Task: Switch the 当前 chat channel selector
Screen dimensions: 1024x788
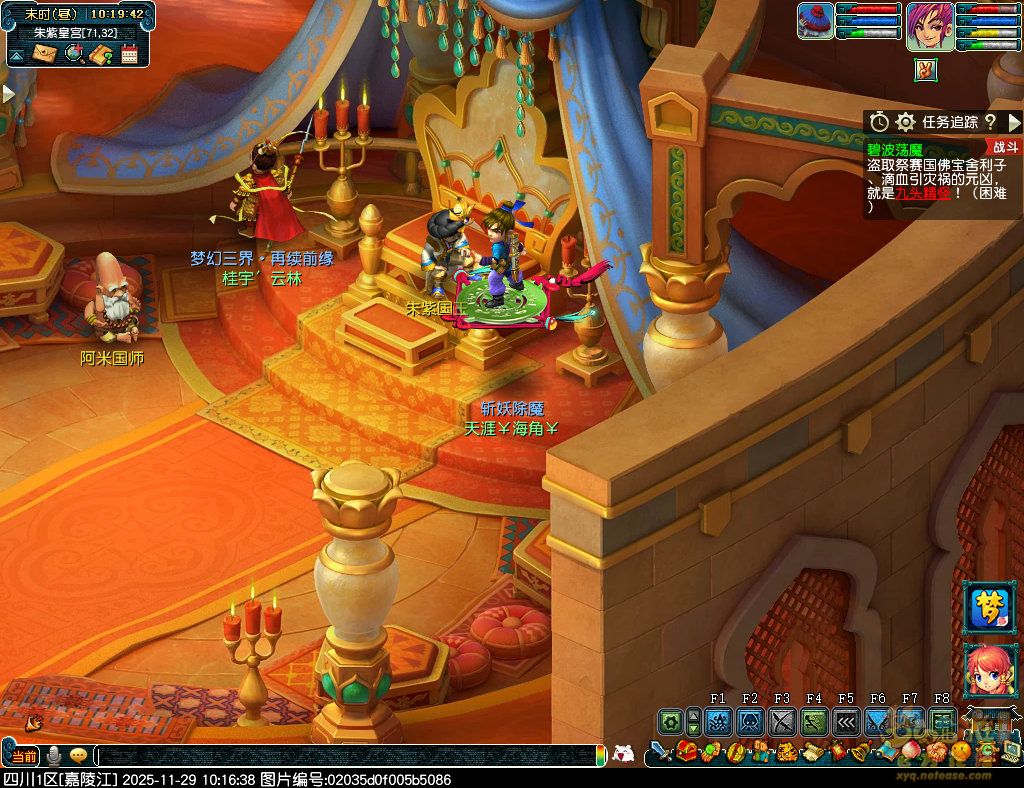Action: click(24, 756)
